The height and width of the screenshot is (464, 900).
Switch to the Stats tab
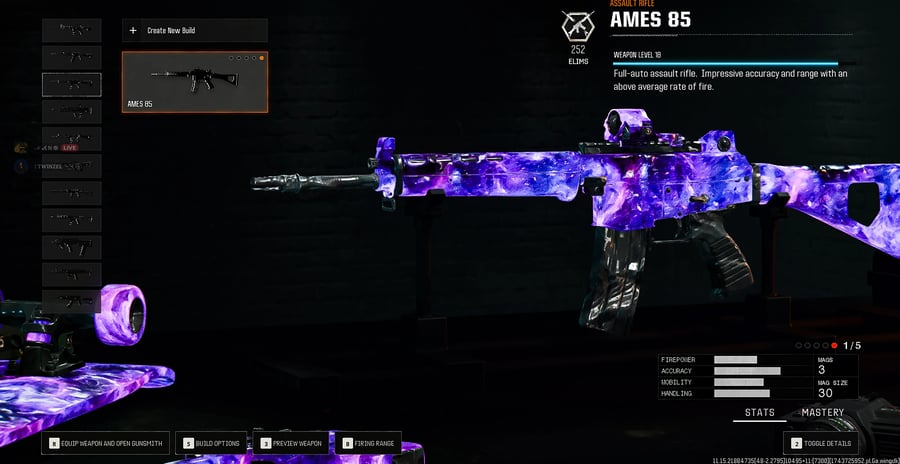tap(759, 413)
